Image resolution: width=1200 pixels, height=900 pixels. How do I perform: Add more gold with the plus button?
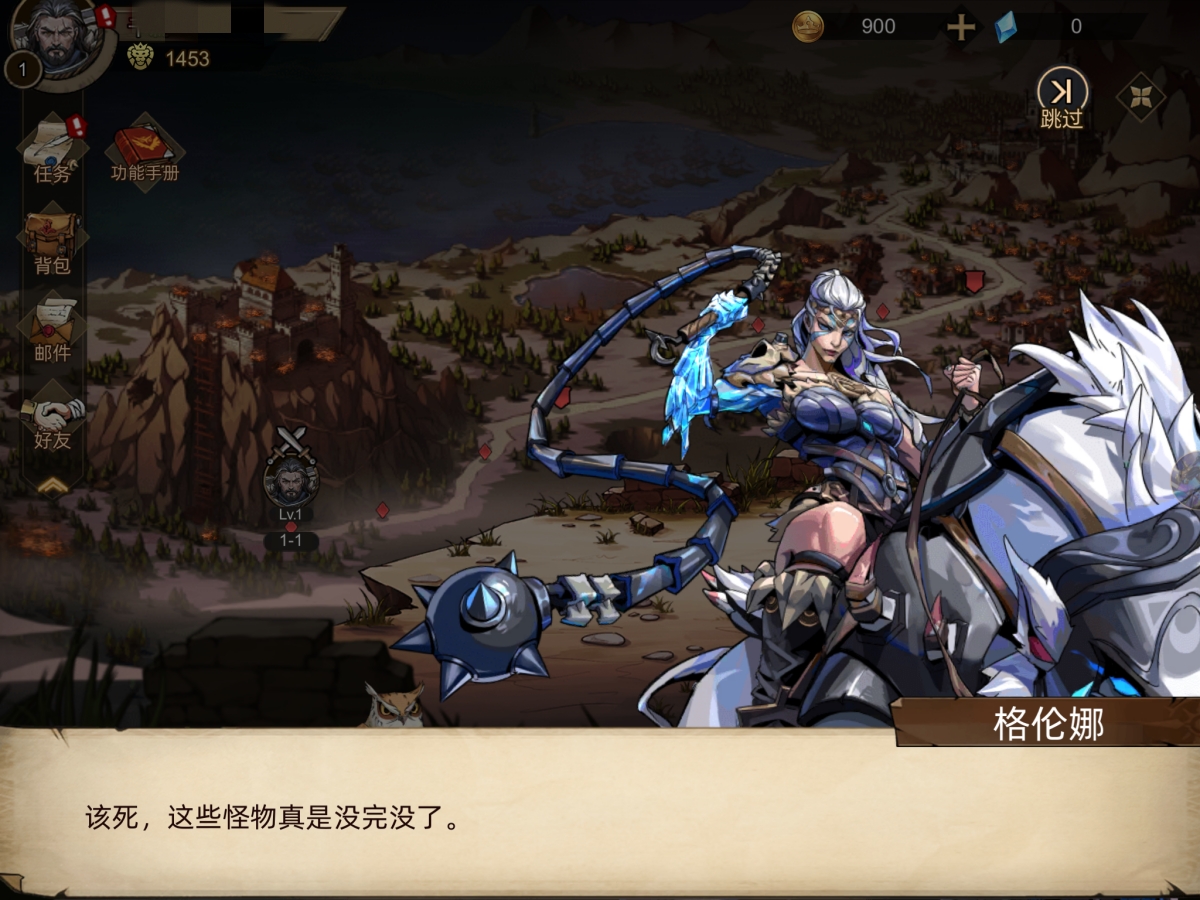click(961, 27)
